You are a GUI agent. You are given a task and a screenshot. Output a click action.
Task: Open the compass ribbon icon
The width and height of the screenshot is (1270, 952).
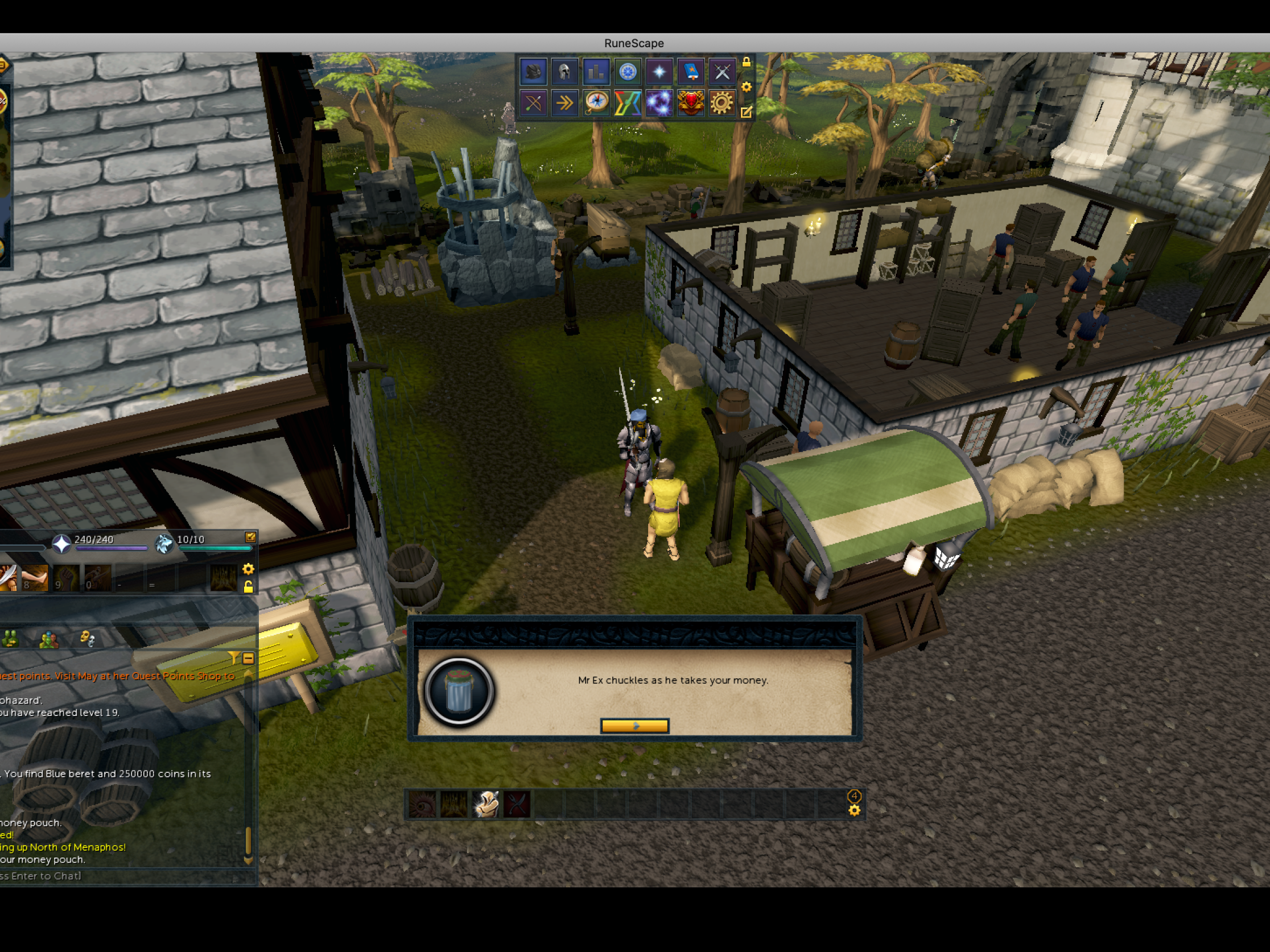tap(596, 104)
